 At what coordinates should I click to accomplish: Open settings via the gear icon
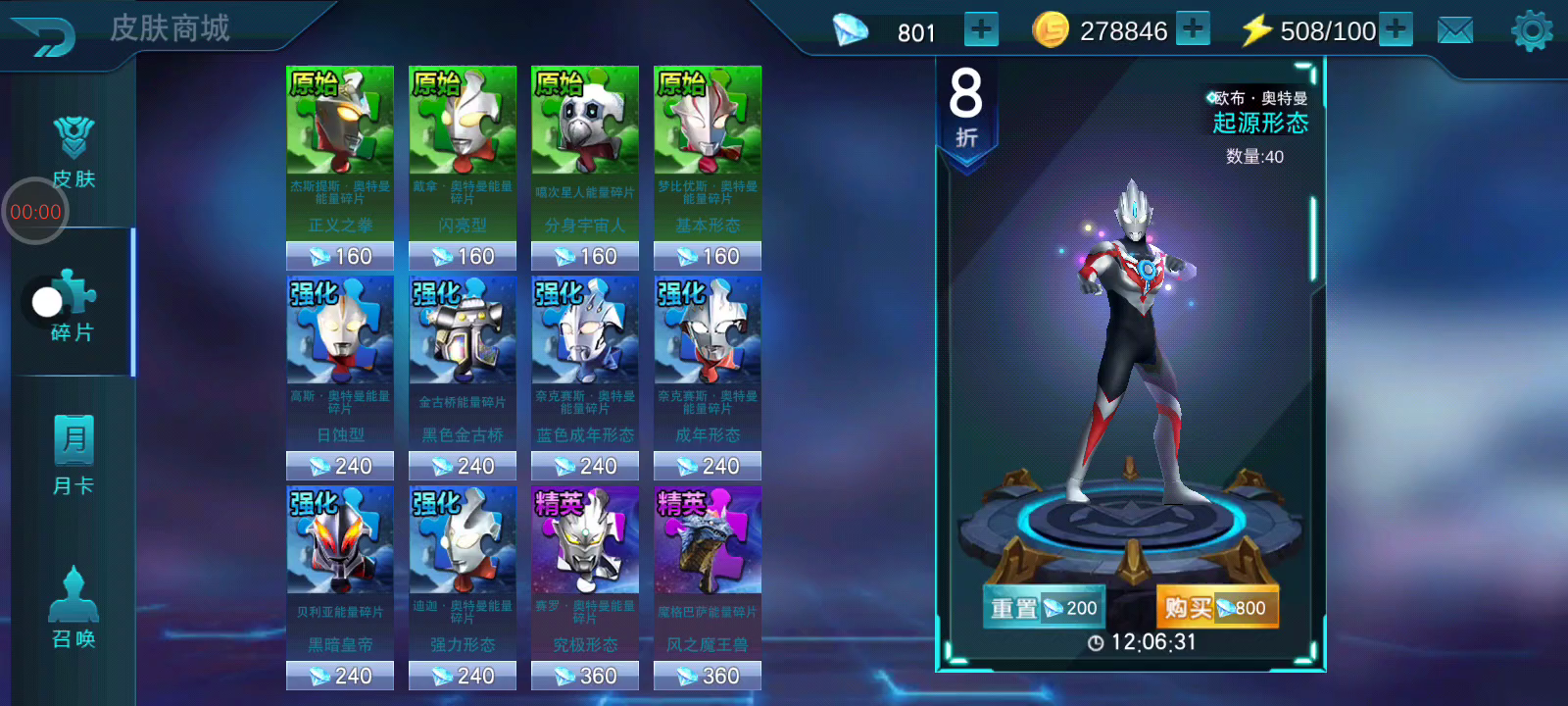tap(1532, 31)
